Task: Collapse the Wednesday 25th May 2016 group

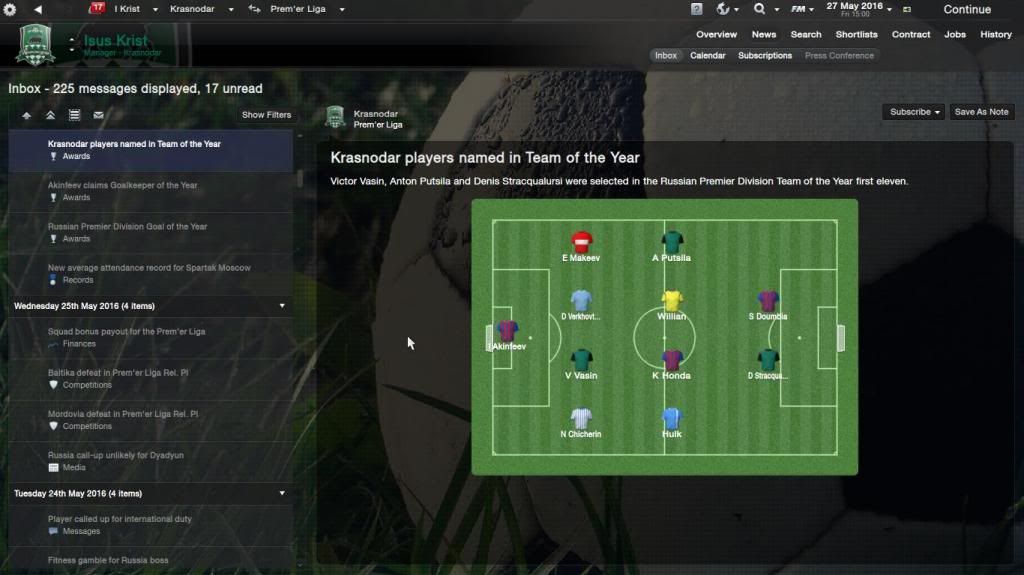Action: coord(282,306)
